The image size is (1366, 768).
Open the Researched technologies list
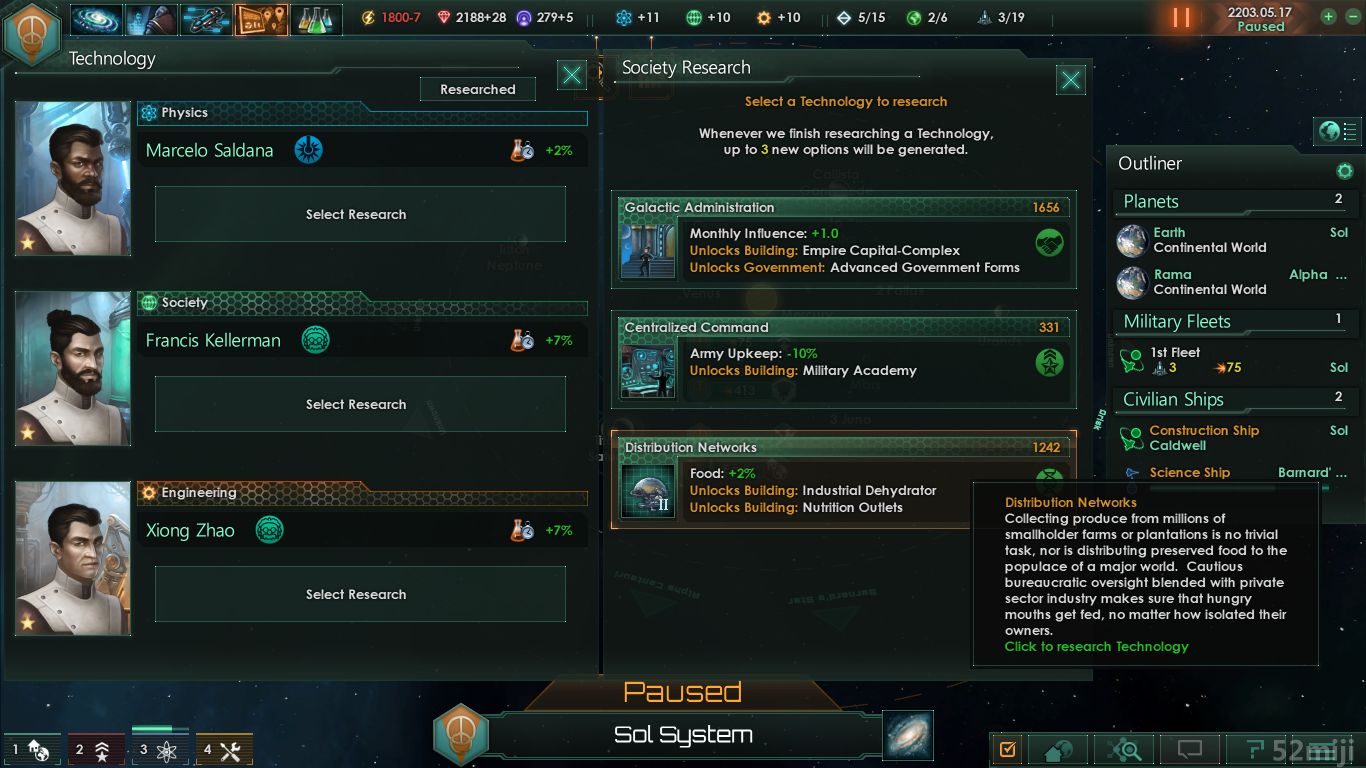477,89
